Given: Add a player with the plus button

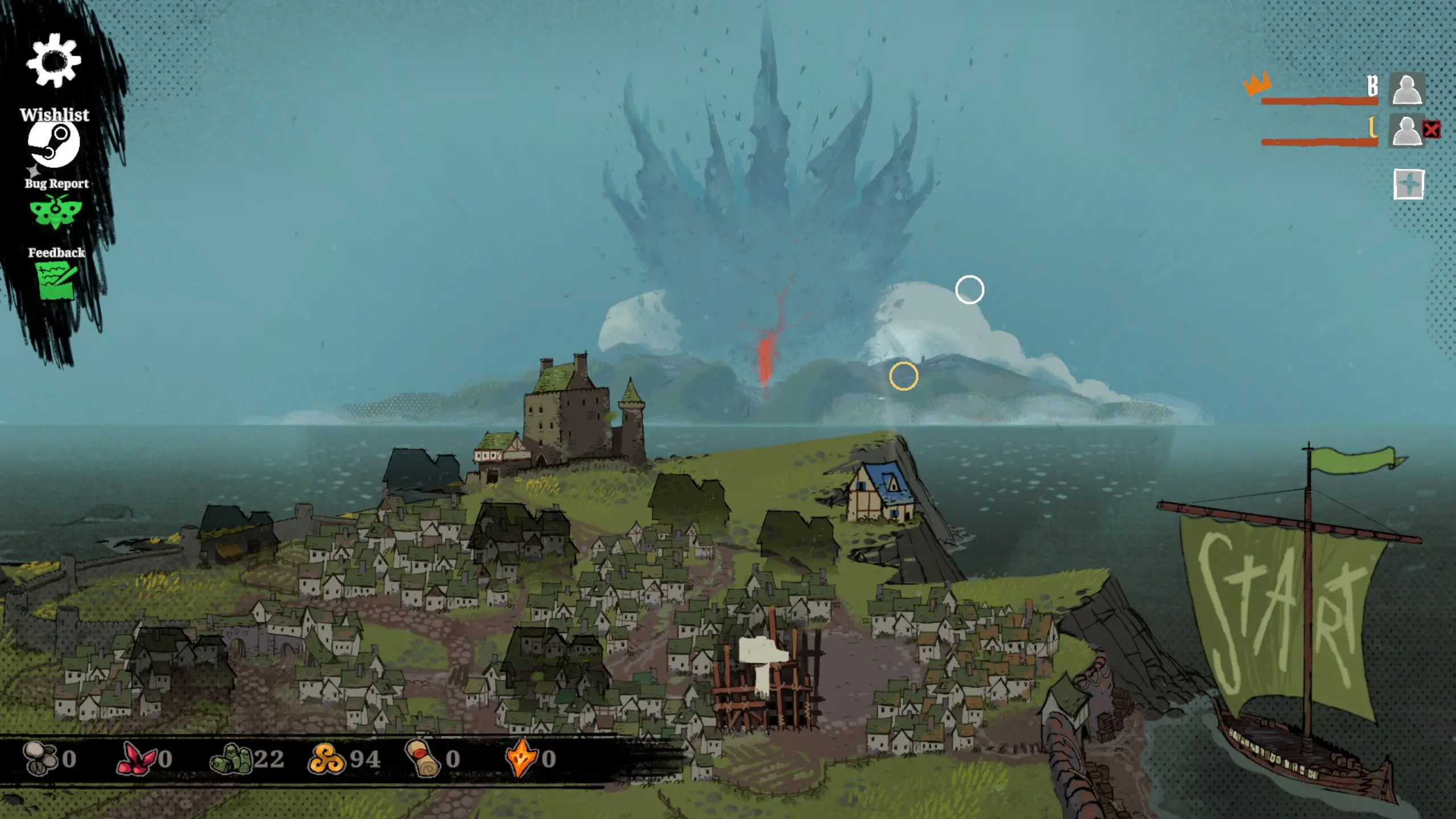Looking at the screenshot, I should pyautogui.click(x=1409, y=184).
